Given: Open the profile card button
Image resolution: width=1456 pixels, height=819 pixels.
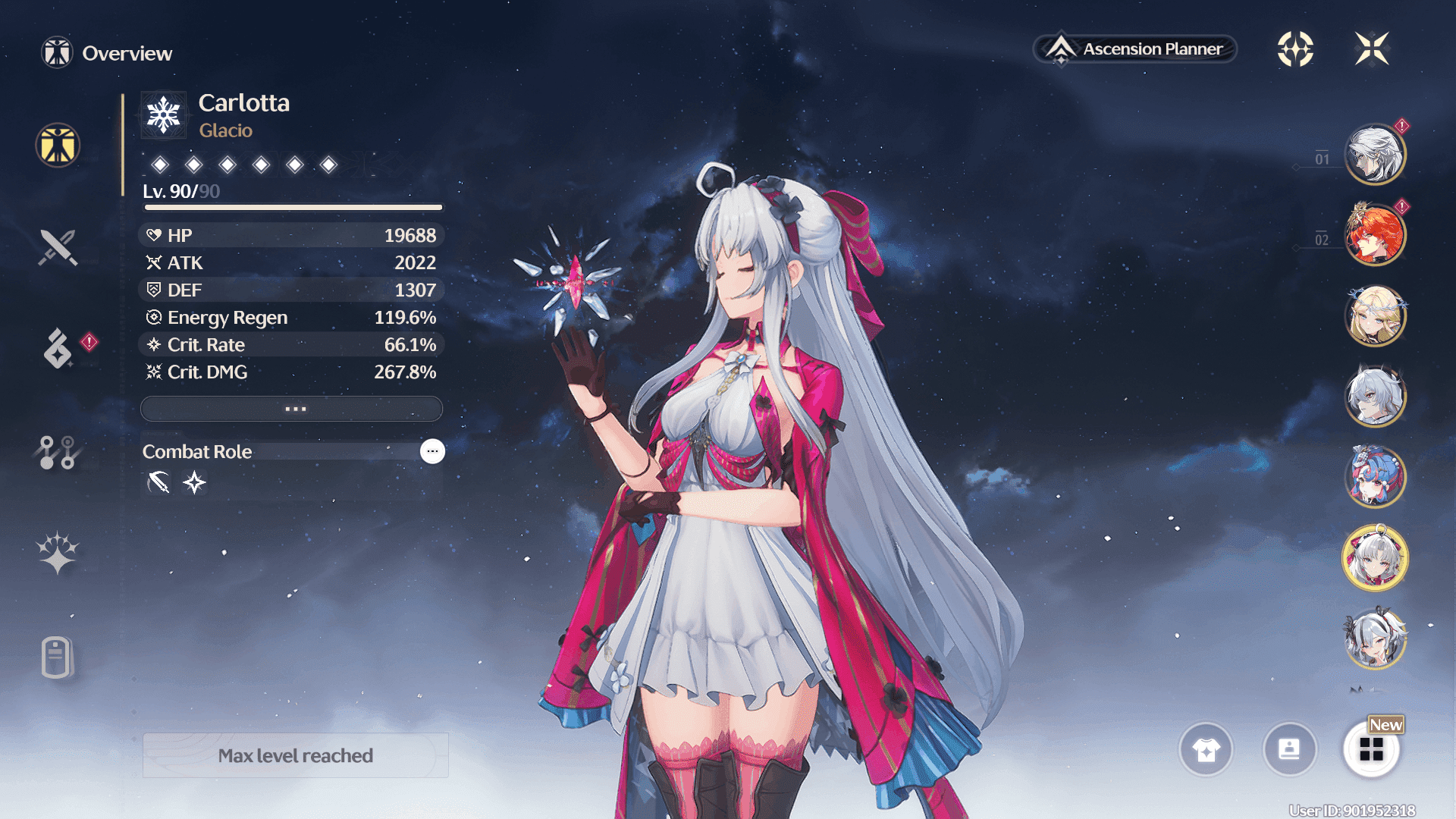Looking at the screenshot, I should pyautogui.click(x=1289, y=750).
